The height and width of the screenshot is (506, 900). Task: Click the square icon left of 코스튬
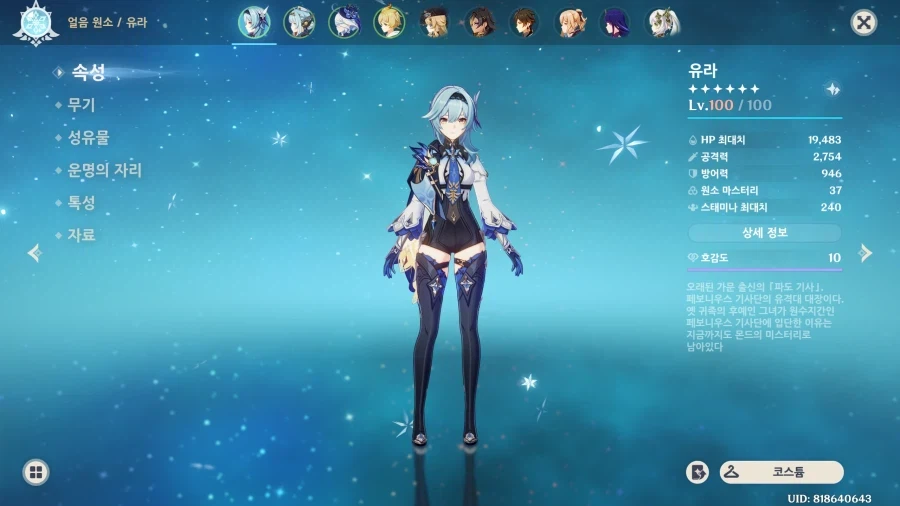(697, 472)
